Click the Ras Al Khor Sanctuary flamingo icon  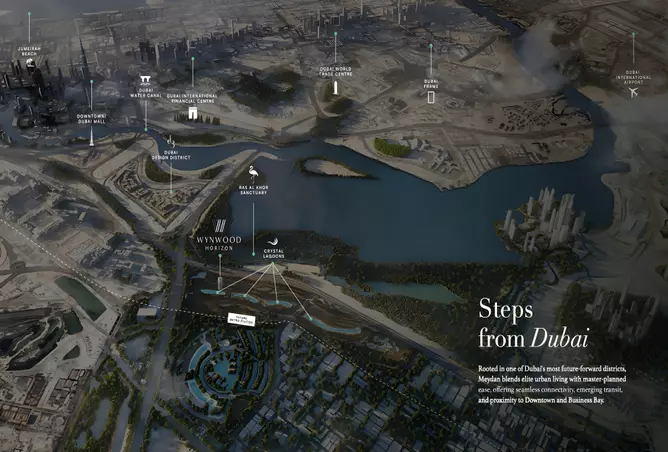[x=252, y=173]
